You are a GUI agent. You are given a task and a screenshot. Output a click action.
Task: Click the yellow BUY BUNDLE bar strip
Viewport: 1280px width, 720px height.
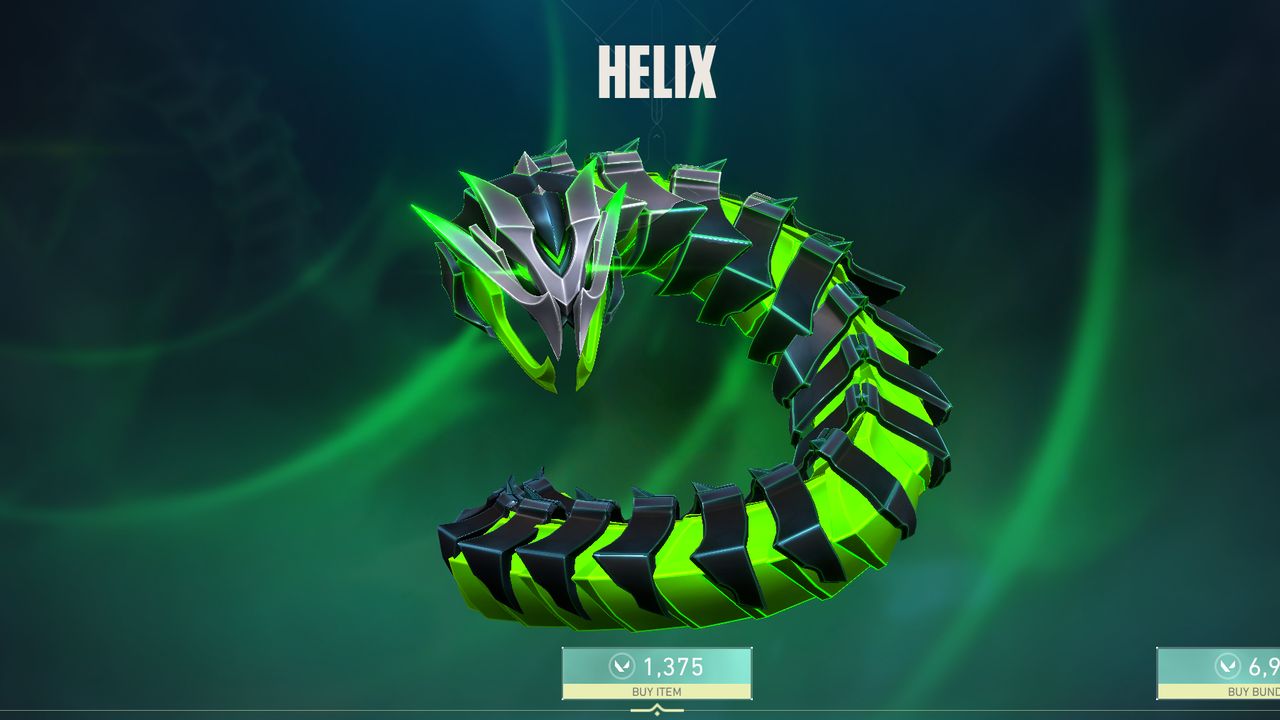tap(1240, 690)
